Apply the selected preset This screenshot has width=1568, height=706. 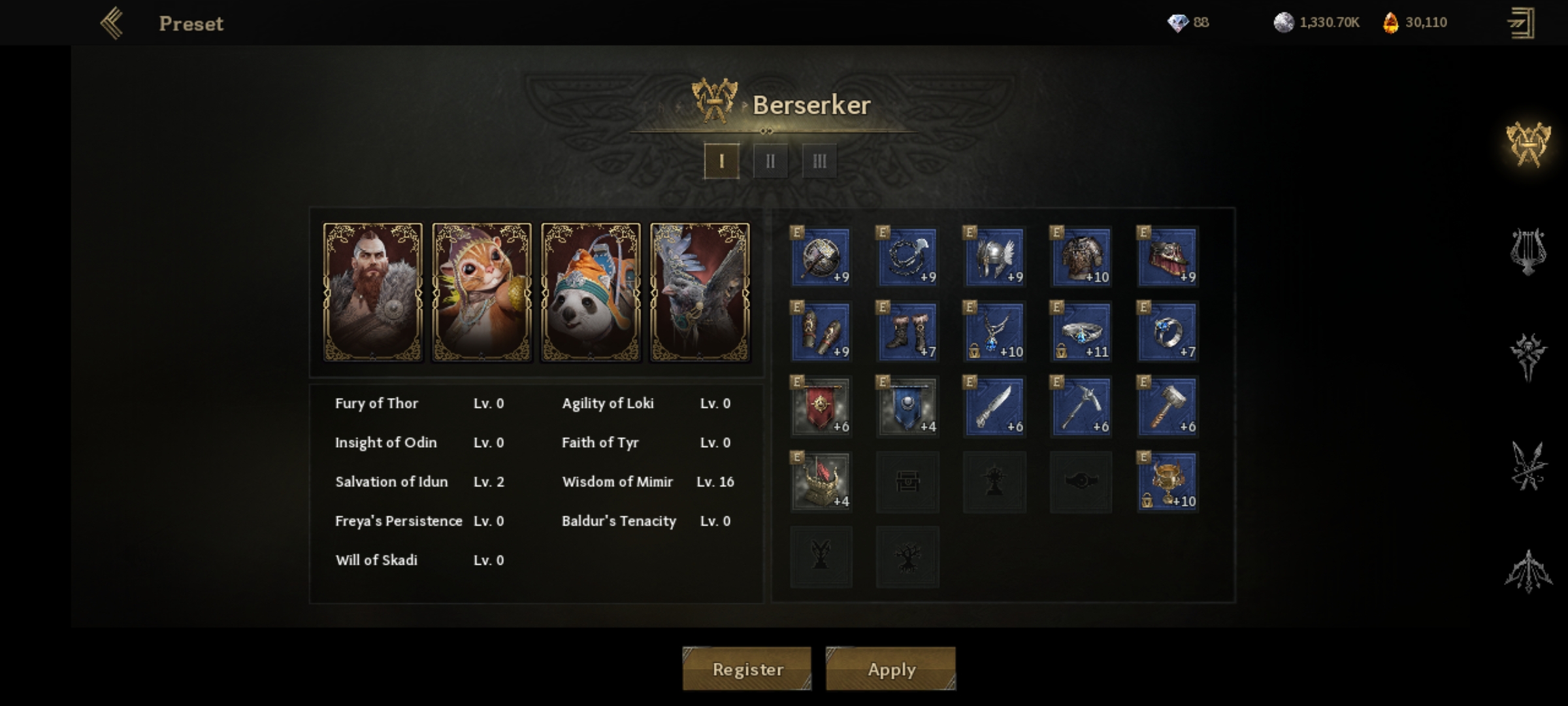890,669
